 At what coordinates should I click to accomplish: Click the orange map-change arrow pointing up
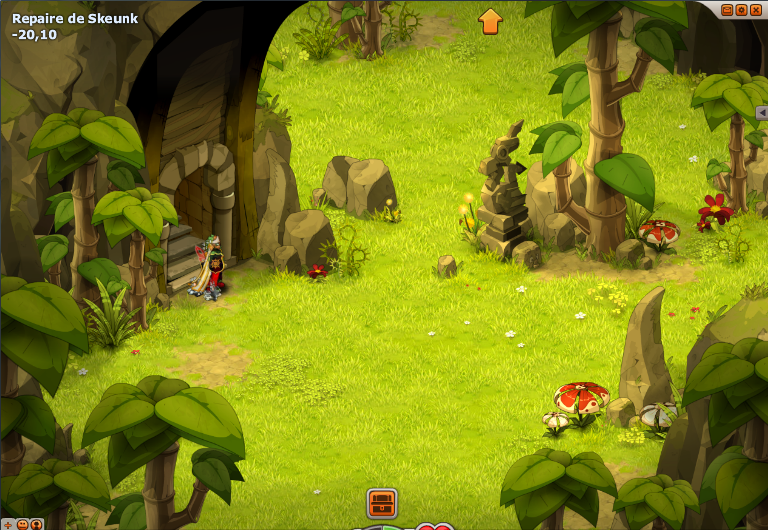pos(490,21)
